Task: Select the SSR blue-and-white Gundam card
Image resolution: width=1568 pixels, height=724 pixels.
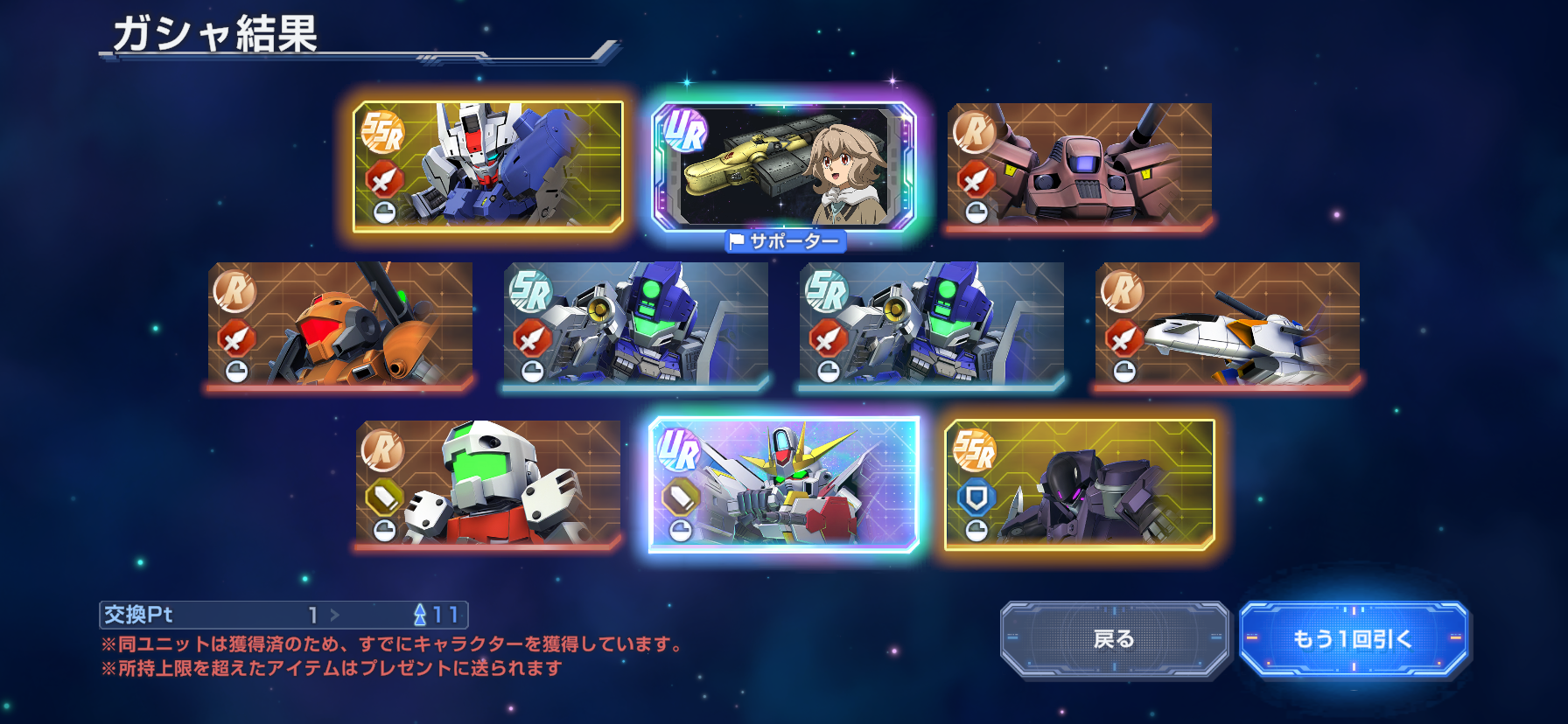Action: (488, 166)
